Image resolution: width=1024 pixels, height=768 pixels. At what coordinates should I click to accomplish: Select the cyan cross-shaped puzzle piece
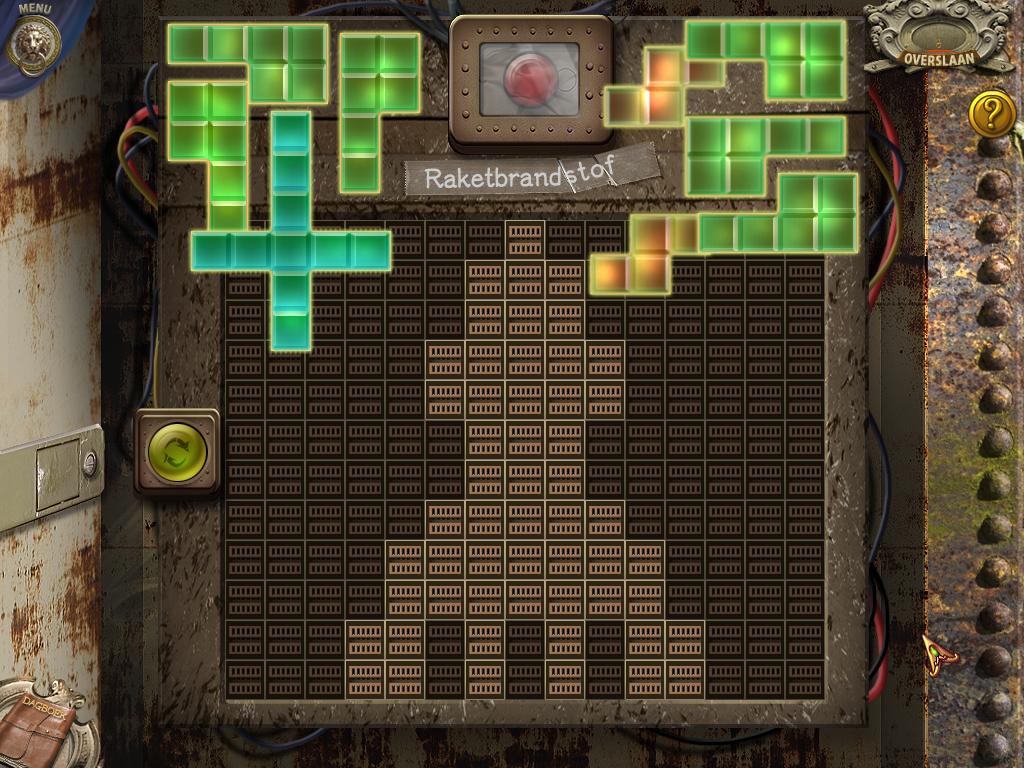pos(290,250)
